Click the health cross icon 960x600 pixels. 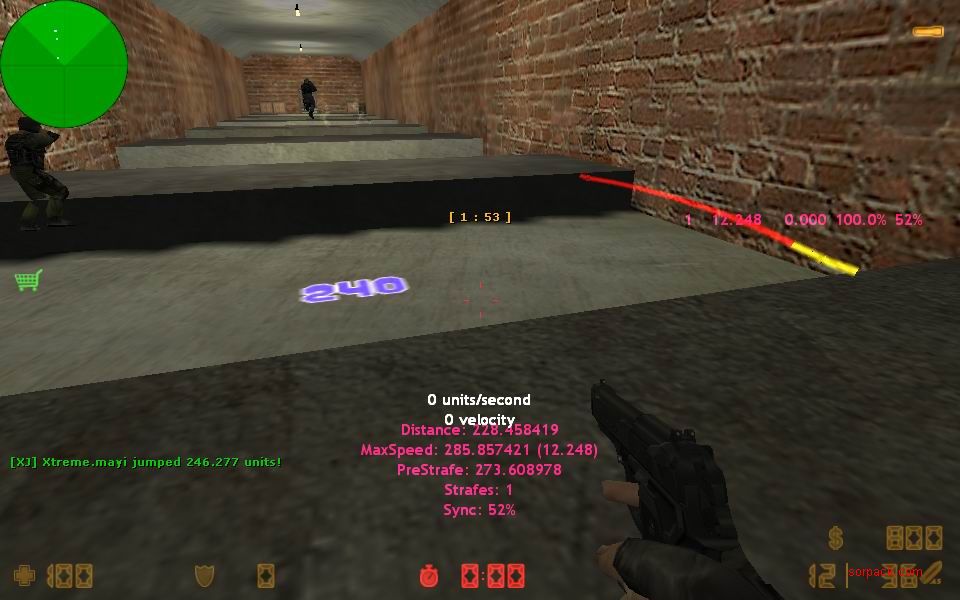24,575
